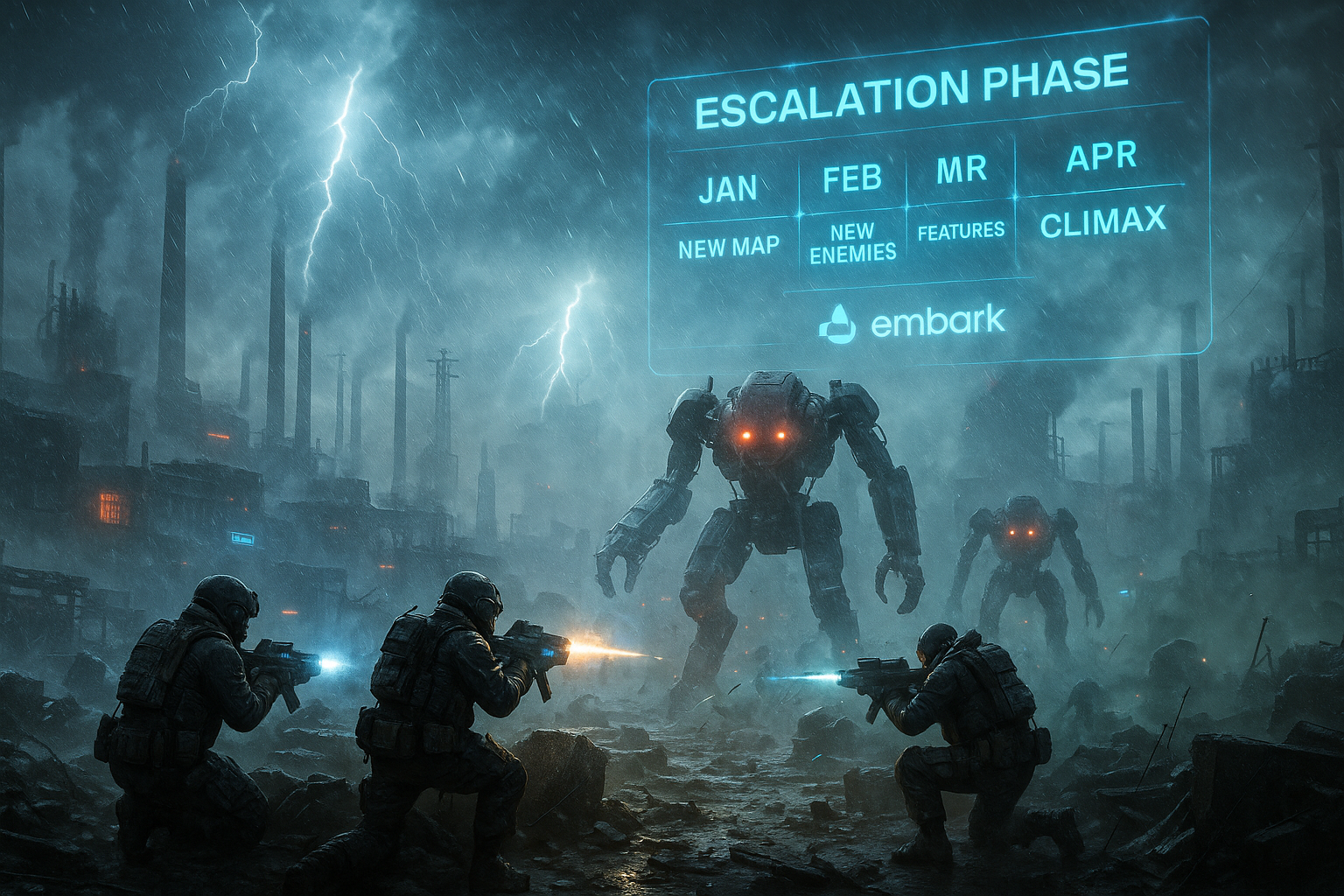Choose the FEB roadmap column header
This screenshot has width=1344, height=896.
[852, 178]
